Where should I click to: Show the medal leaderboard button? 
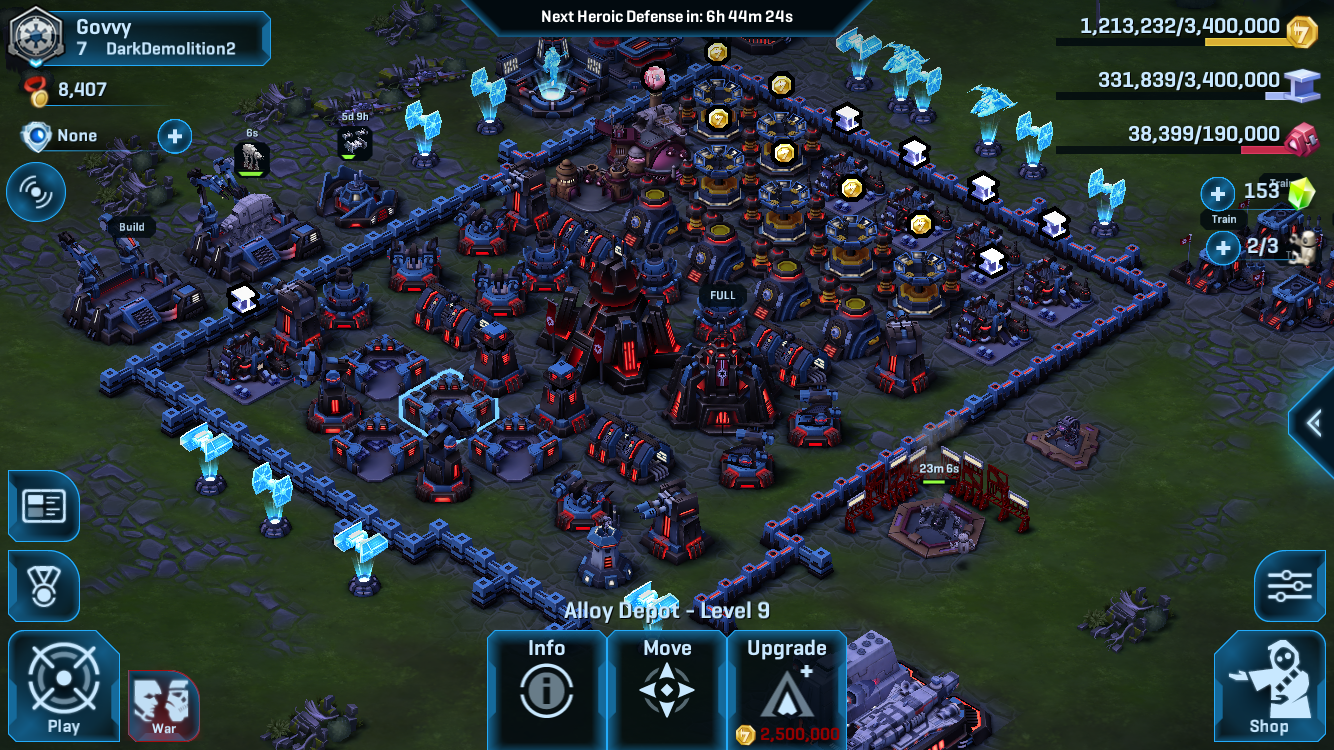[43, 586]
